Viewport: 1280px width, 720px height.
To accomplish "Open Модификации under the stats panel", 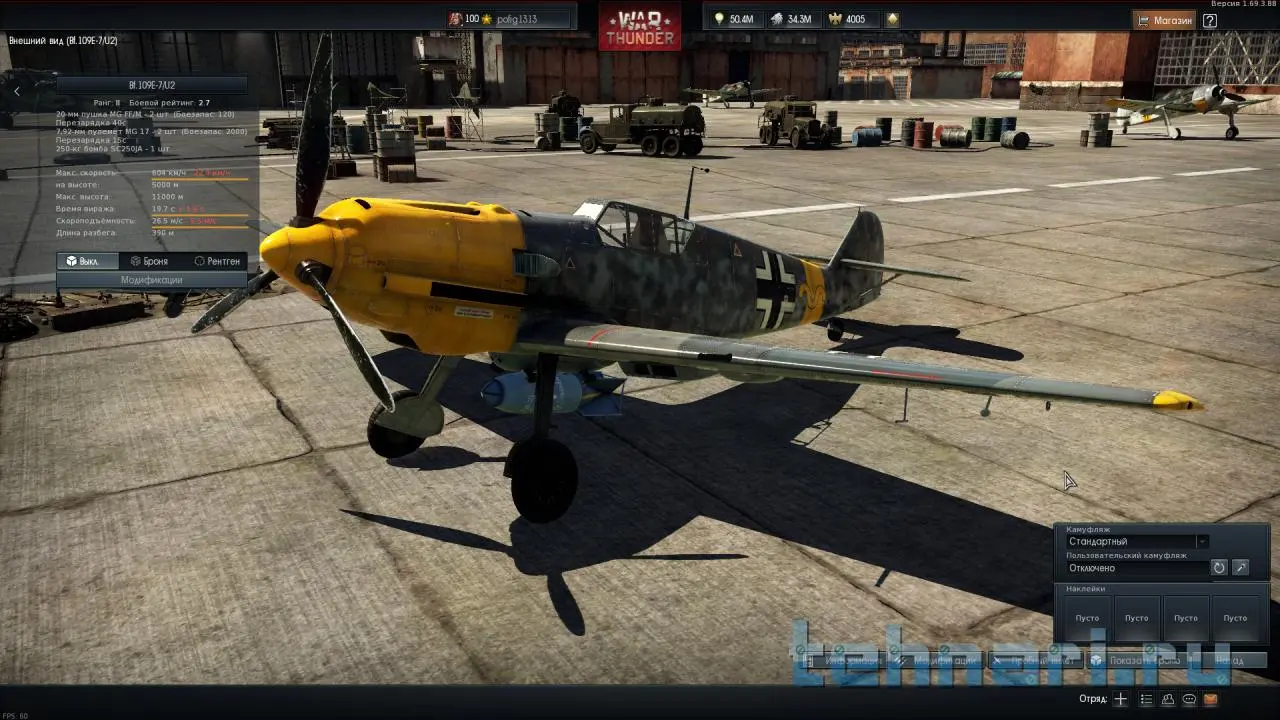I will [x=152, y=280].
